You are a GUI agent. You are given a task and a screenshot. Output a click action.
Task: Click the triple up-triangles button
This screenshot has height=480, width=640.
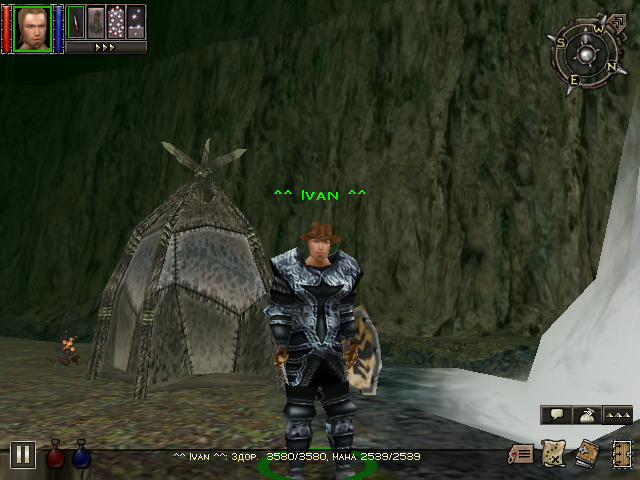pyautogui.click(x=618, y=414)
